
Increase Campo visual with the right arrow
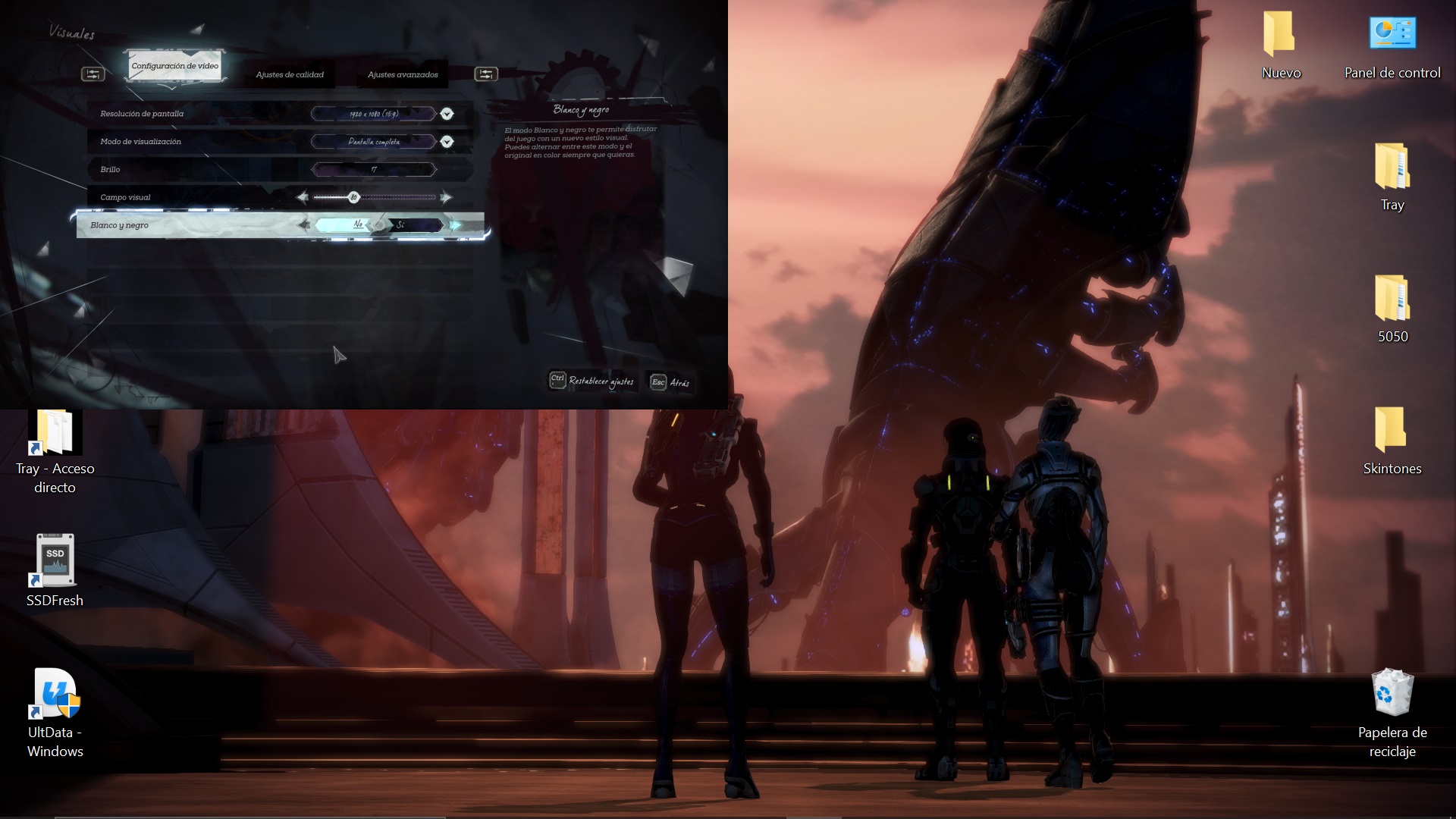pyautogui.click(x=446, y=198)
